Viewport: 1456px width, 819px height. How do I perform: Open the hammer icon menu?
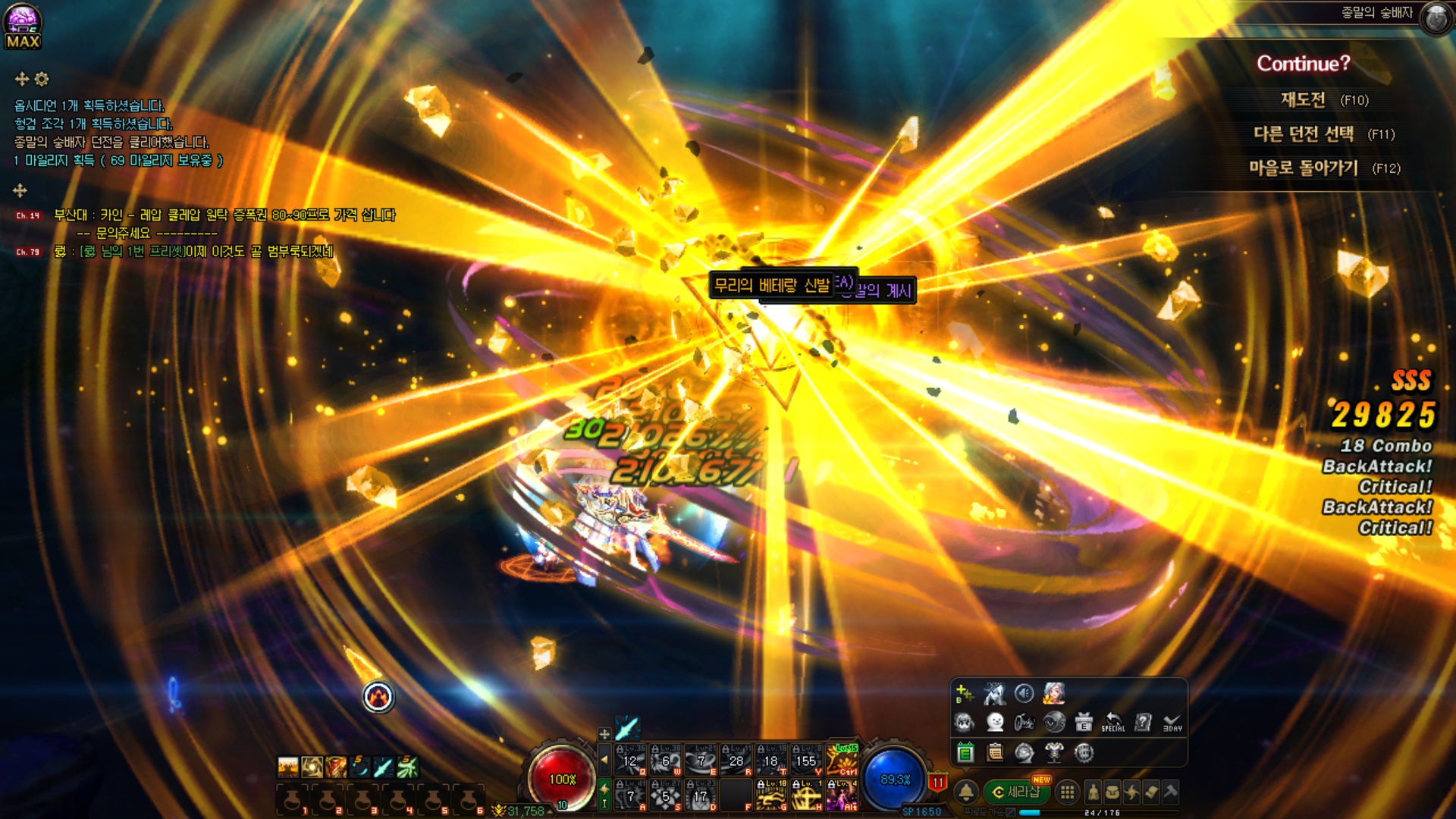(1171, 792)
